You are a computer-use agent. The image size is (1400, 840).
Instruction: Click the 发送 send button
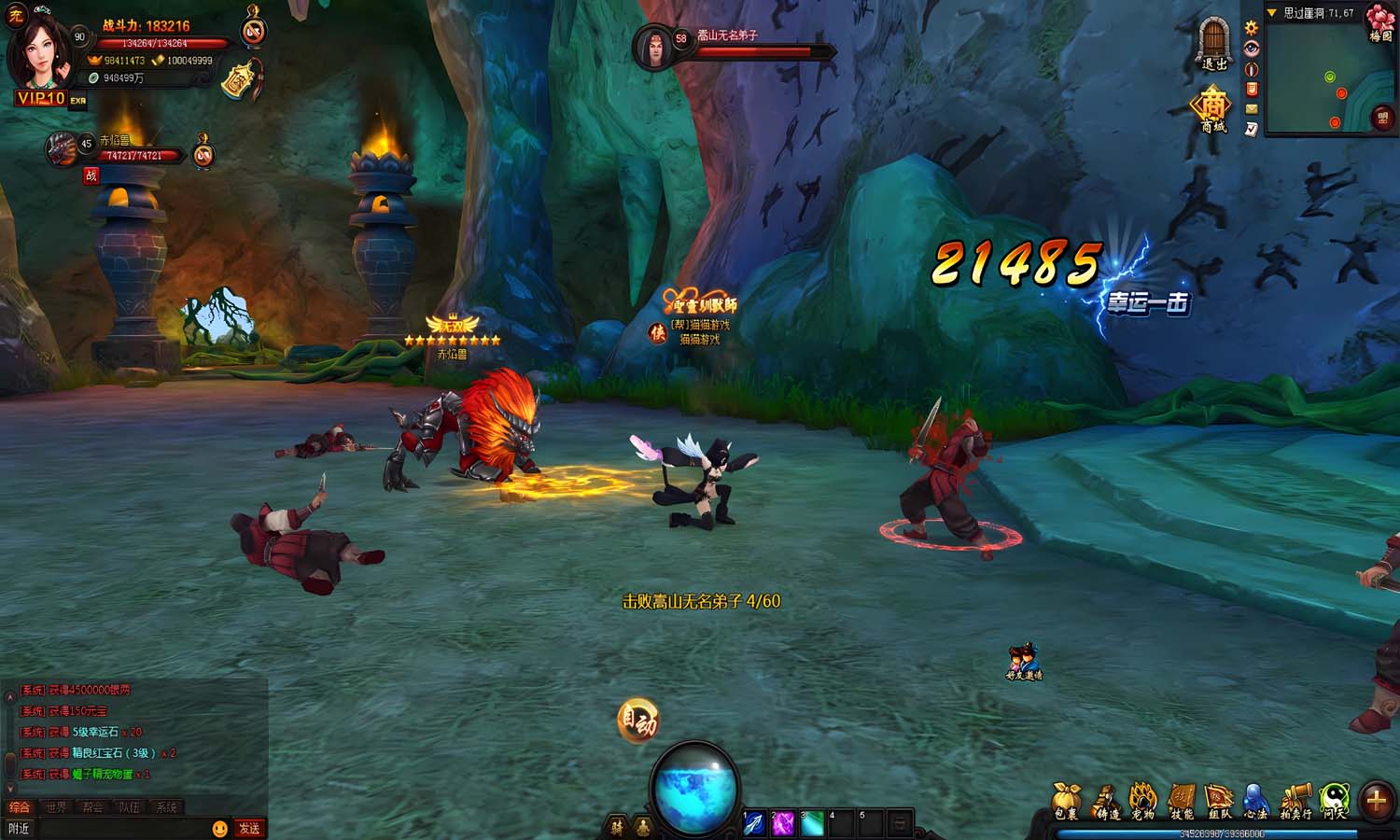(x=249, y=828)
